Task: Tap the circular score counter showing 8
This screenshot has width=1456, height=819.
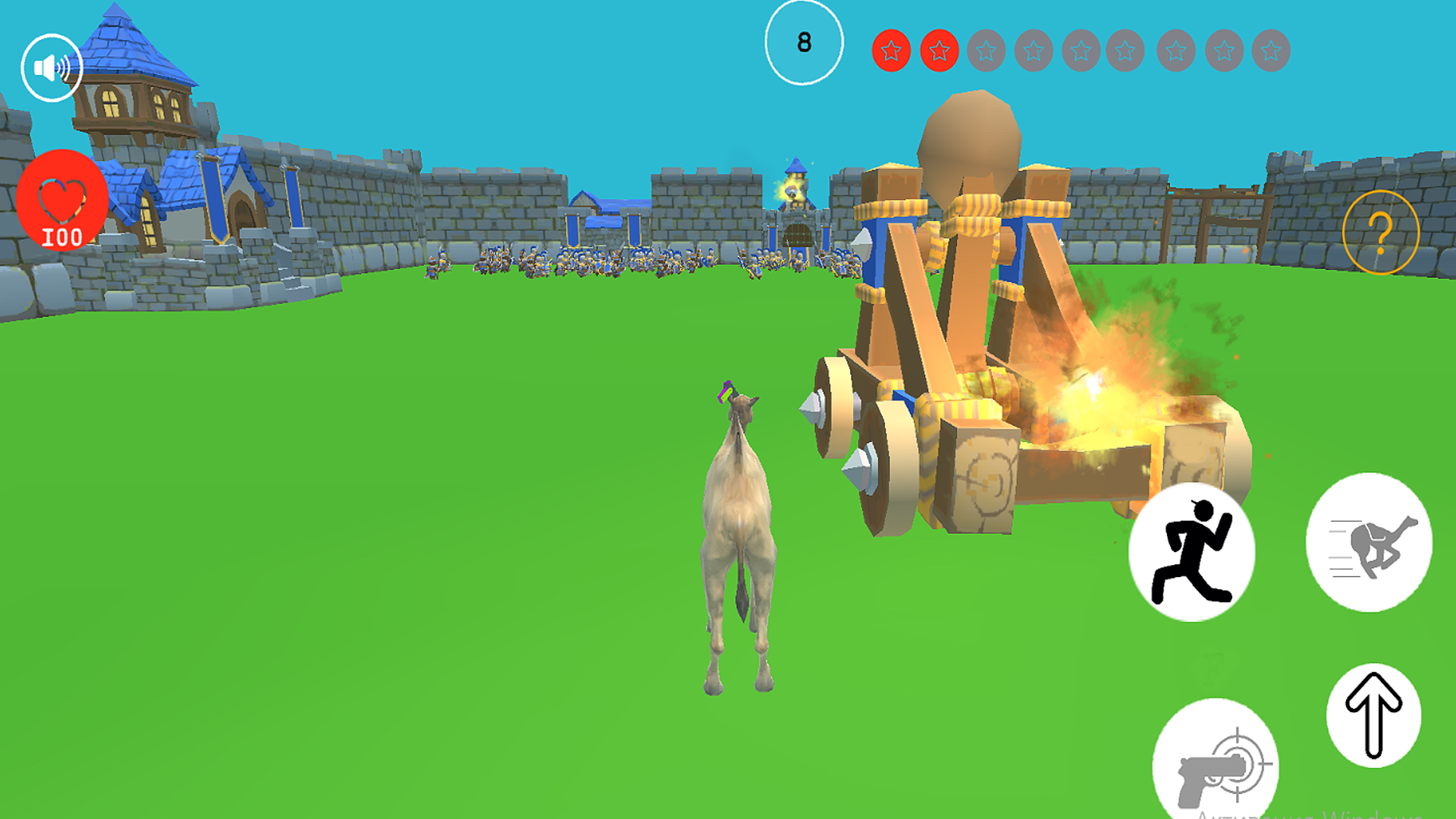Action: click(805, 42)
